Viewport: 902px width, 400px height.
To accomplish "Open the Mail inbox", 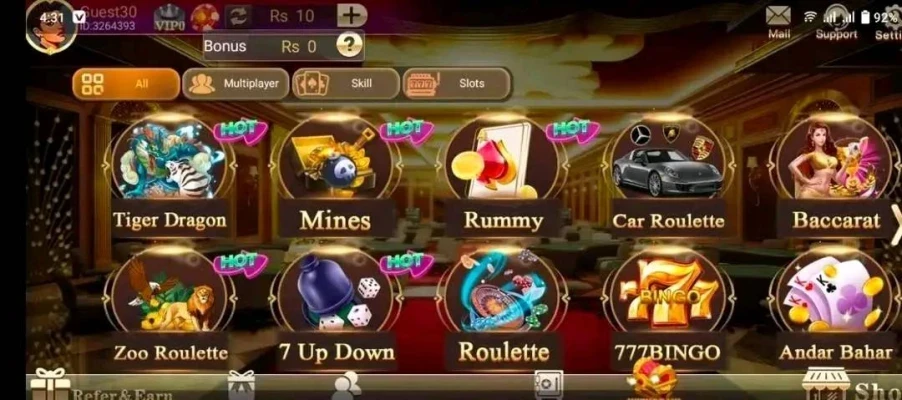I will (x=779, y=20).
